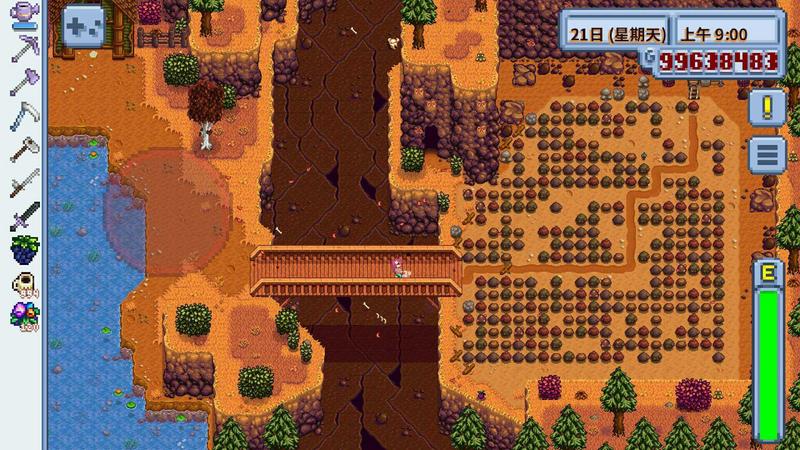Choose the skull item stack
Screen dimensions: 800x450
pyautogui.click(x=22, y=283)
